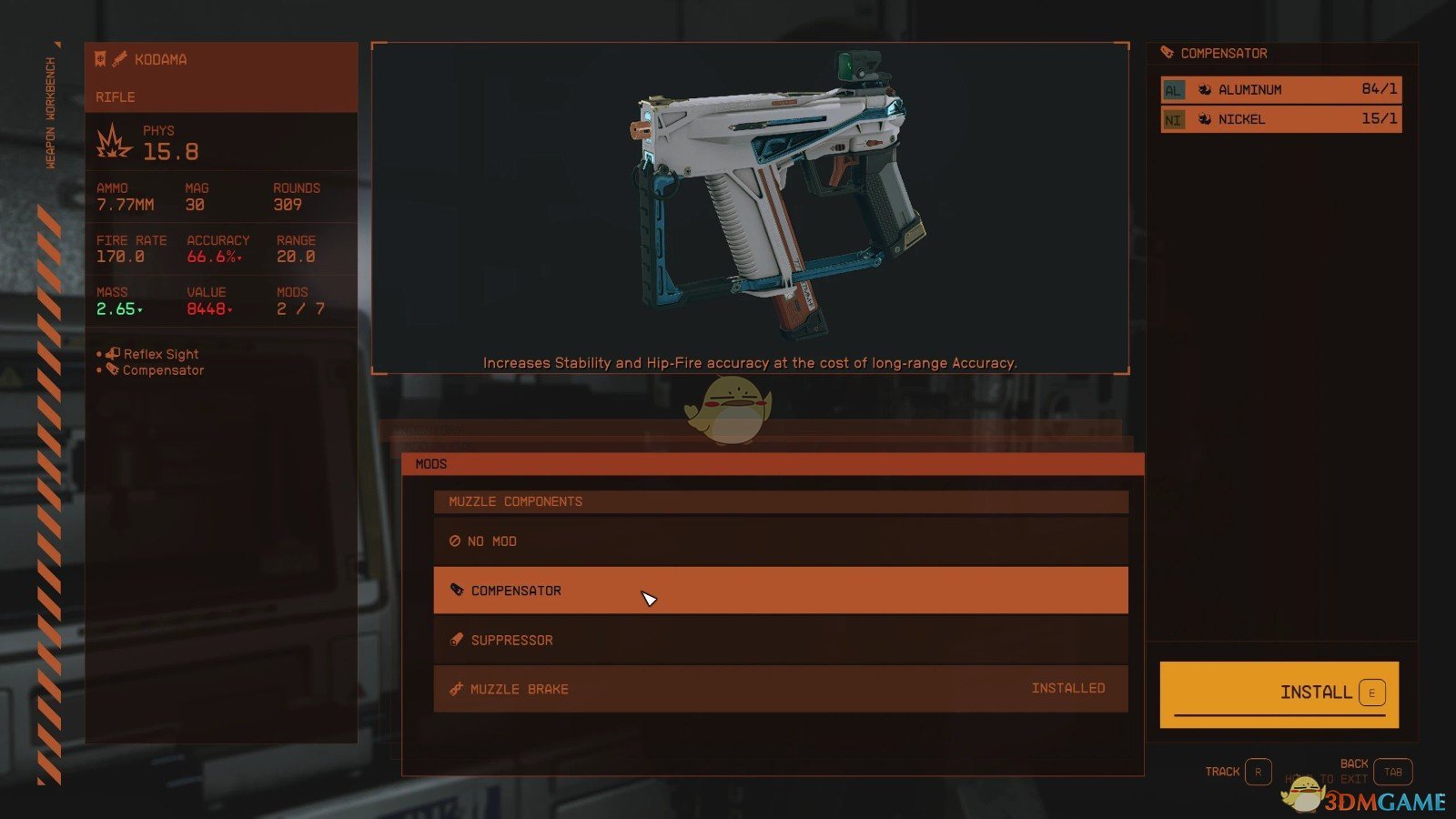The image size is (1456, 819).
Task: Select the Suppressor mod row
Action: (x=780, y=640)
